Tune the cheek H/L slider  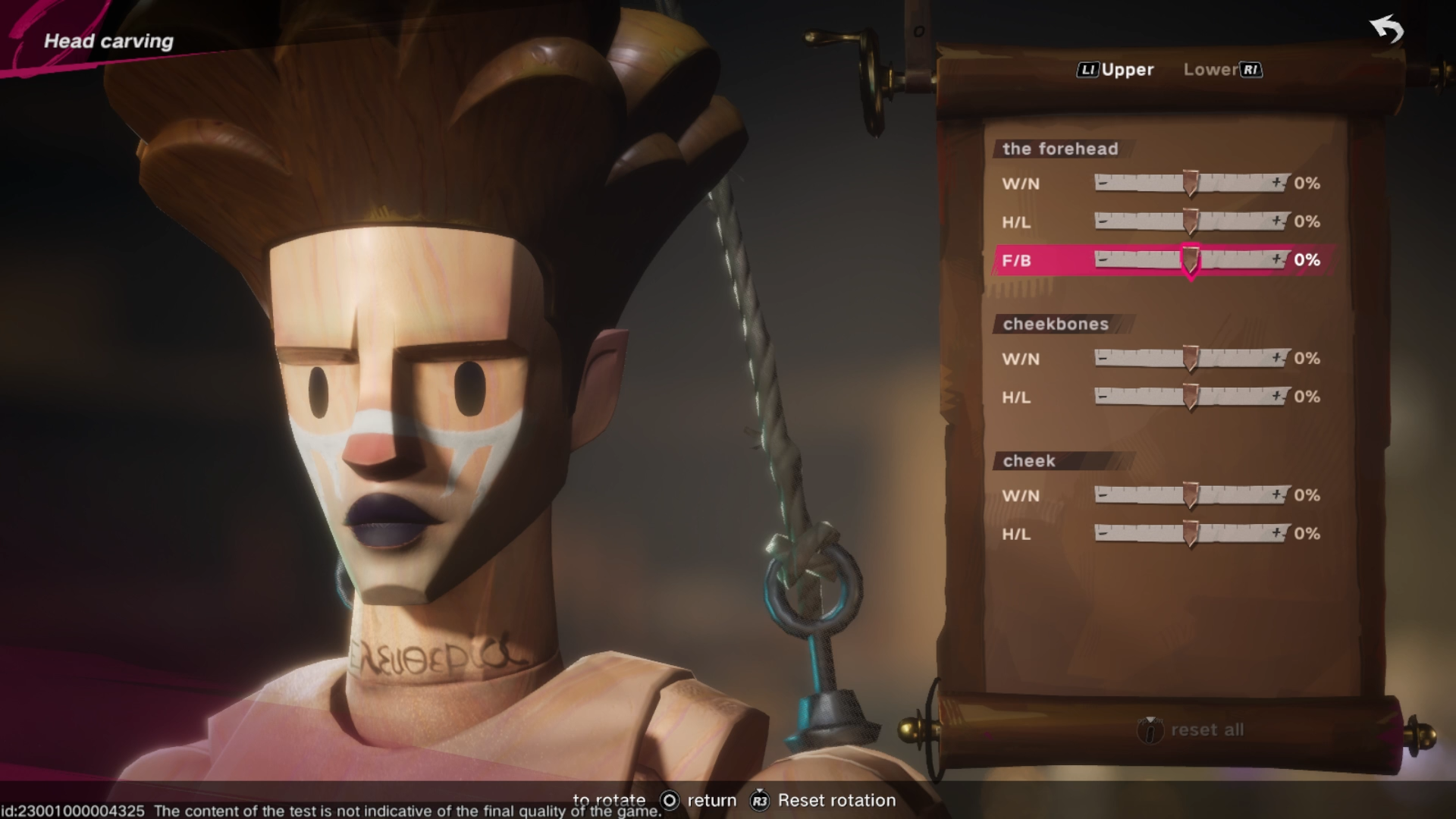[x=1191, y=533]
